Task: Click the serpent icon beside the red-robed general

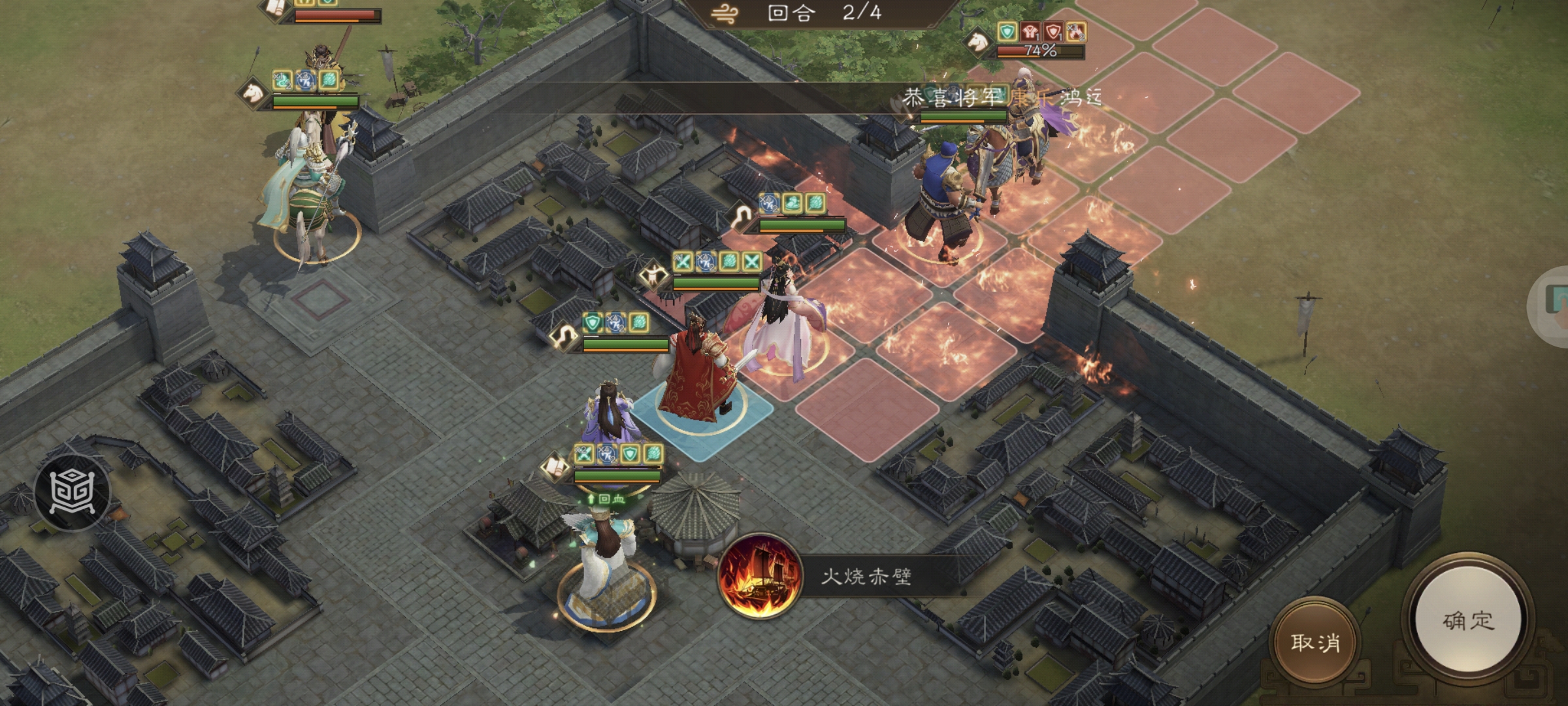Action: point(563,335)
